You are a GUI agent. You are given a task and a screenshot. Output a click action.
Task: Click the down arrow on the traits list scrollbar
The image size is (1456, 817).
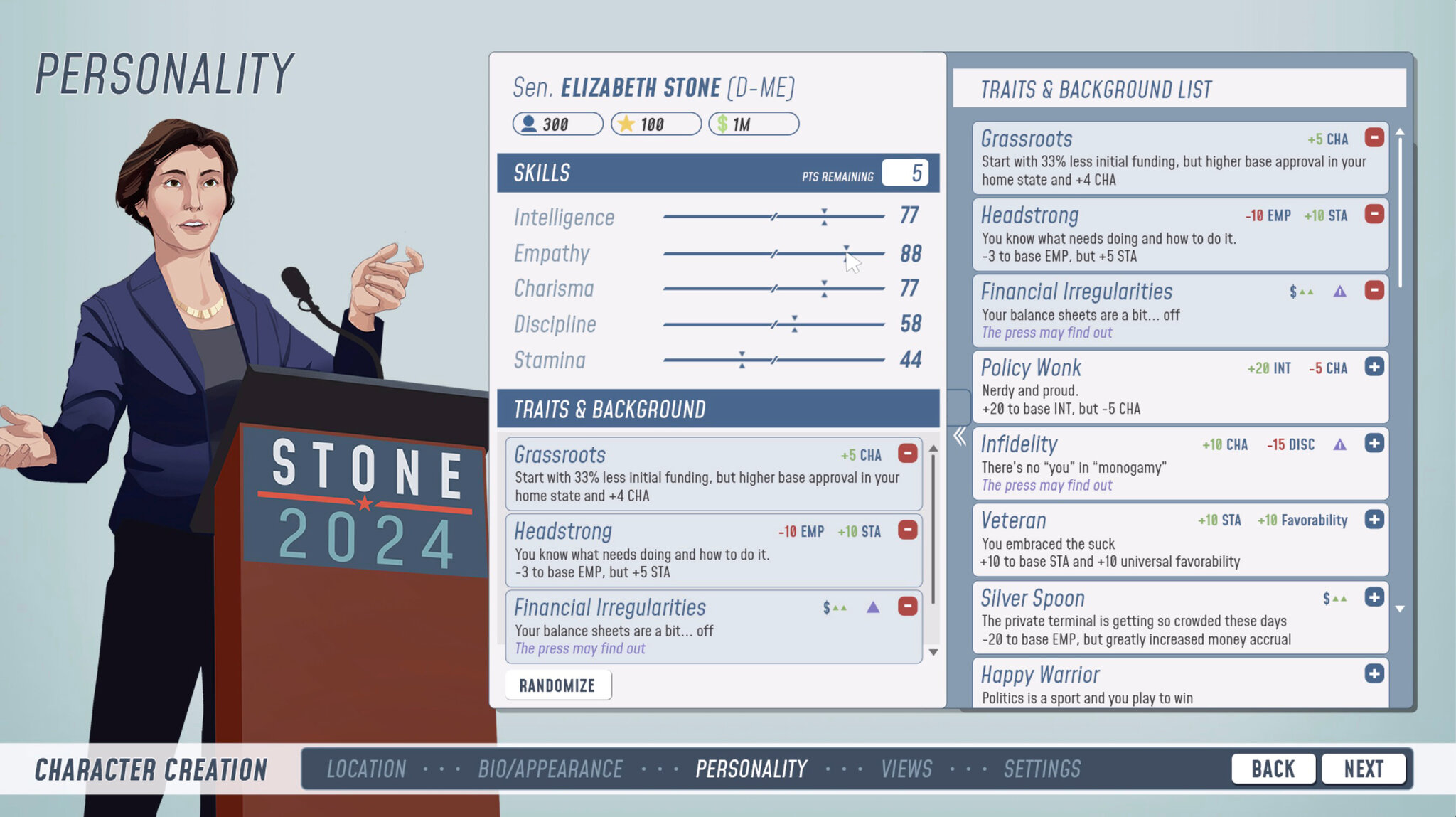1400,609
